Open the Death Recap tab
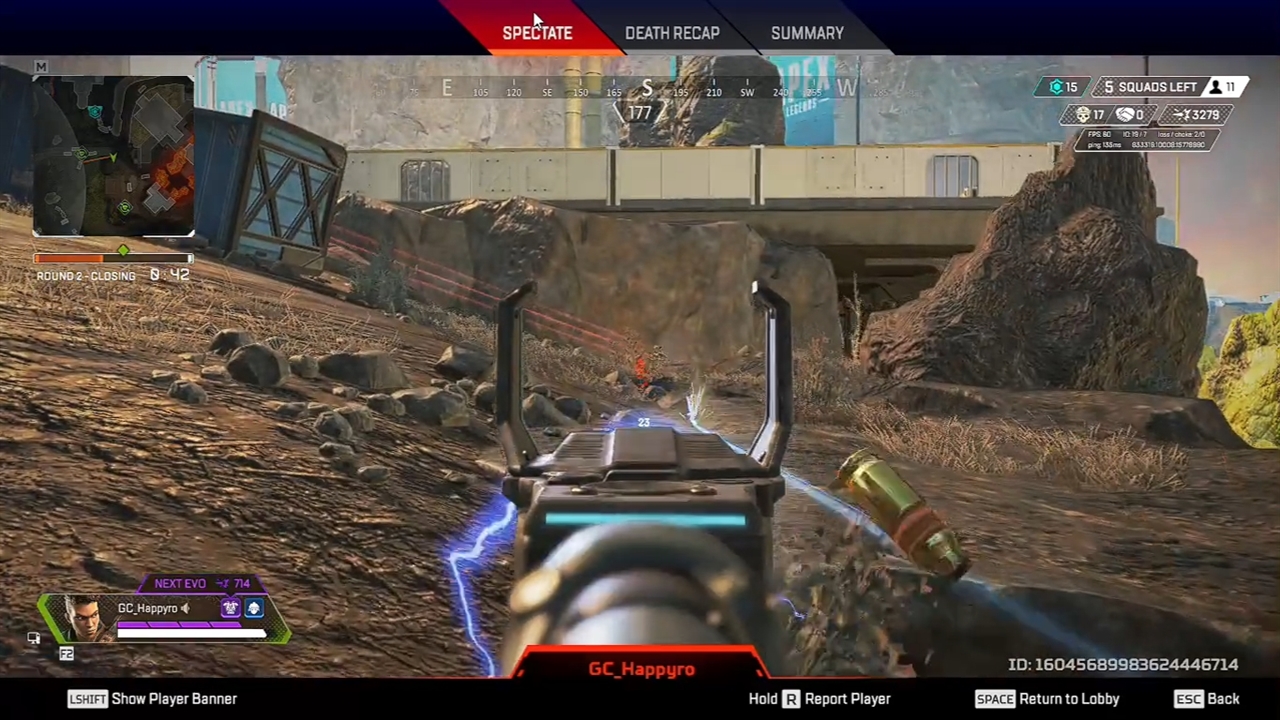The height and width of the screenshot is (720, 1280). click(x=672, y=33)
